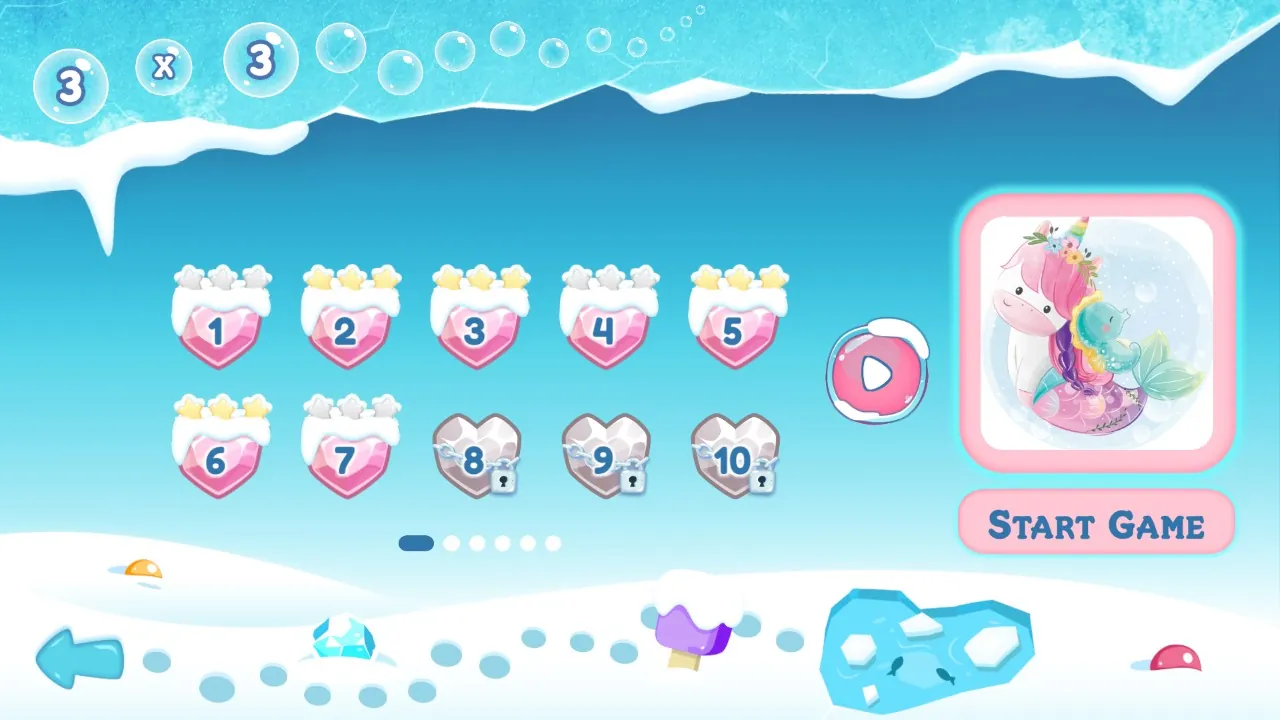
Task: Click the blue back arrow
Action: click(x=78, y=660)
